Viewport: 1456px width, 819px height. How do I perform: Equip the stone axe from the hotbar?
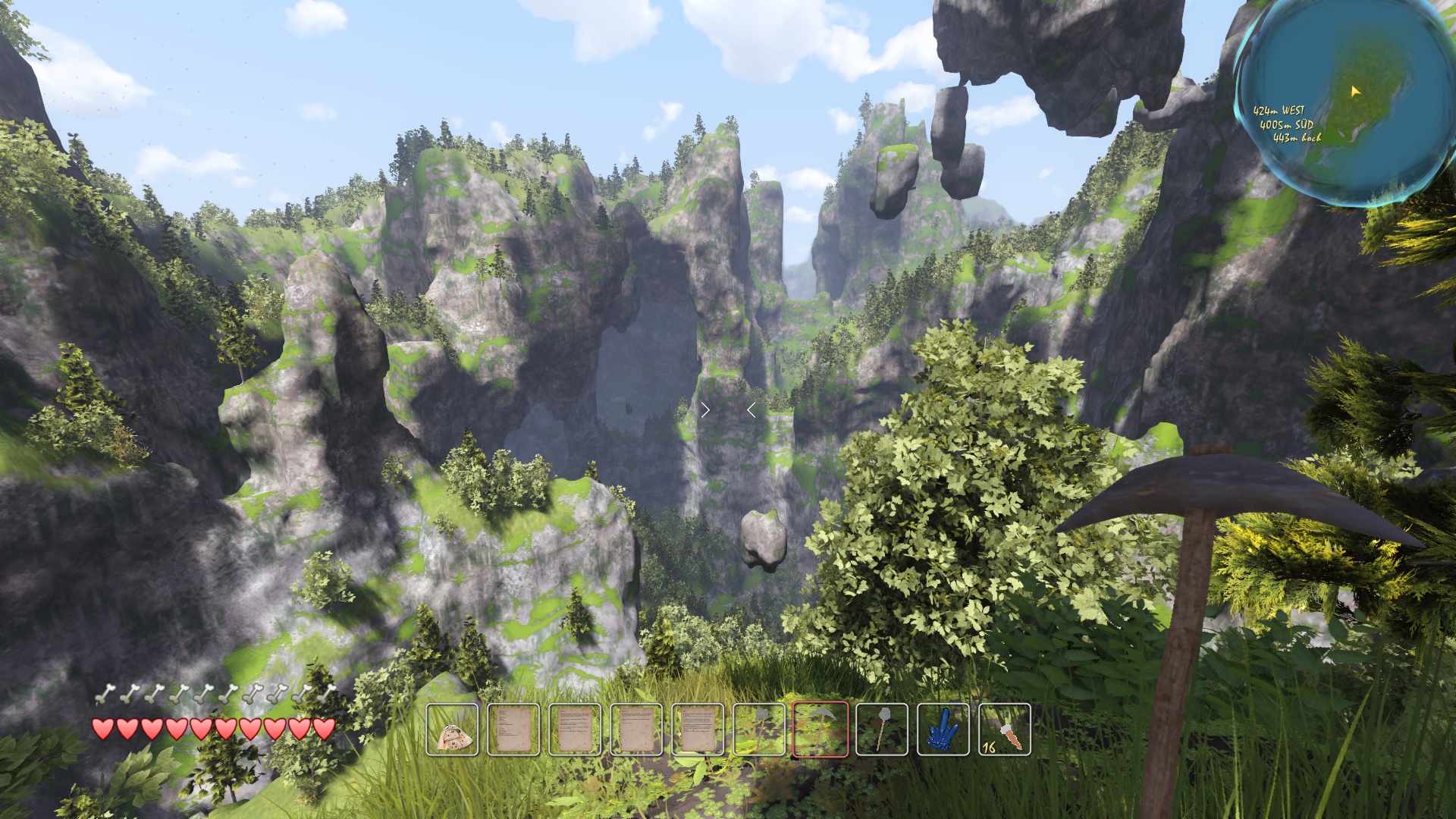point(759,730)
